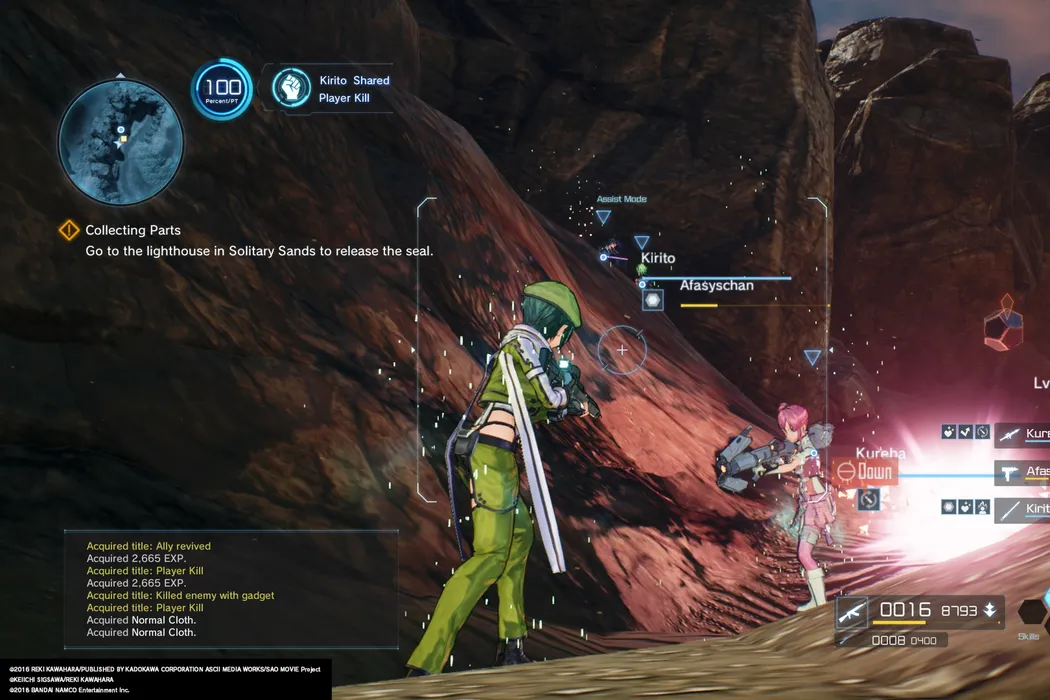Viewport: 1050px width, 700px height.
Task: Open the circular minimap
Action: tap(121, 142)
